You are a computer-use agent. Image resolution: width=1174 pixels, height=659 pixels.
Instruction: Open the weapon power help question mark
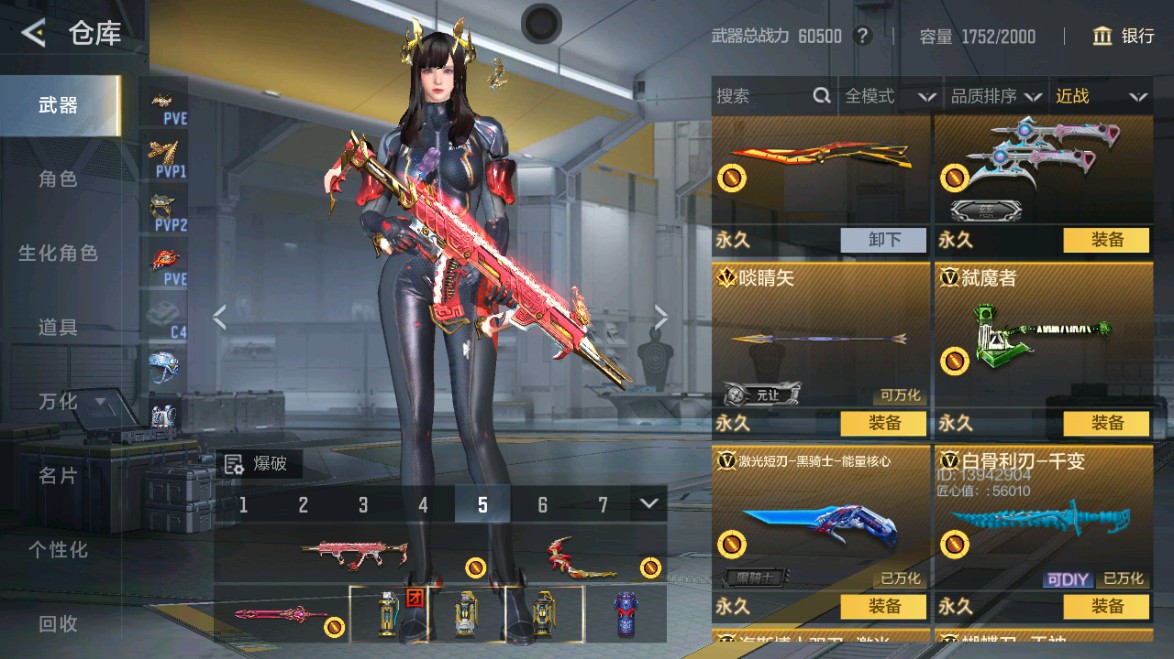pyautogui.click(x=863, y=37)
